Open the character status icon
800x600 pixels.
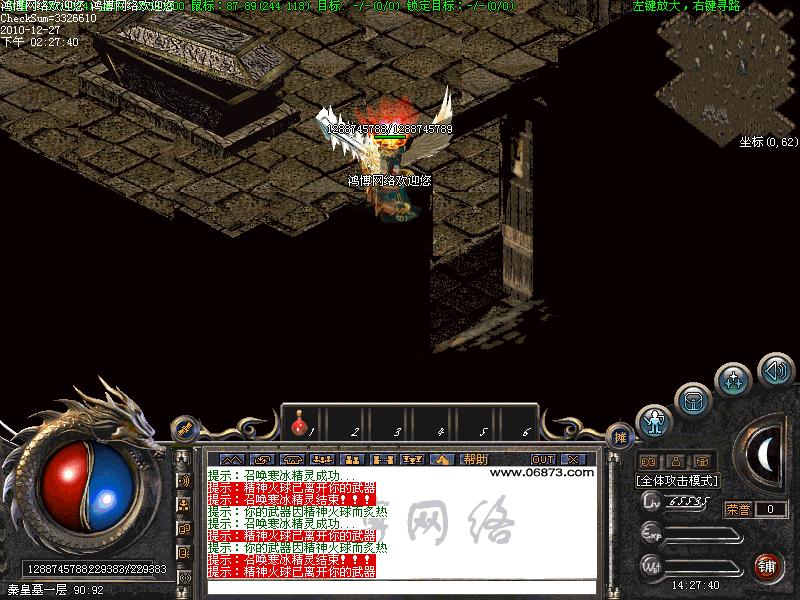(x=654, y=423)
